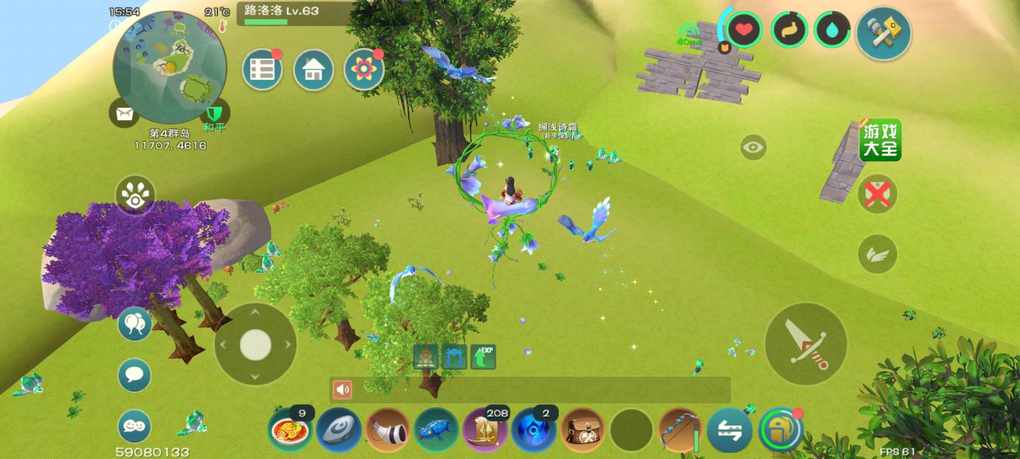Image resolution: width=1020 pixels, height=459 pixels.
Task: Open the circular island minimap
Action: click(169, 67)
